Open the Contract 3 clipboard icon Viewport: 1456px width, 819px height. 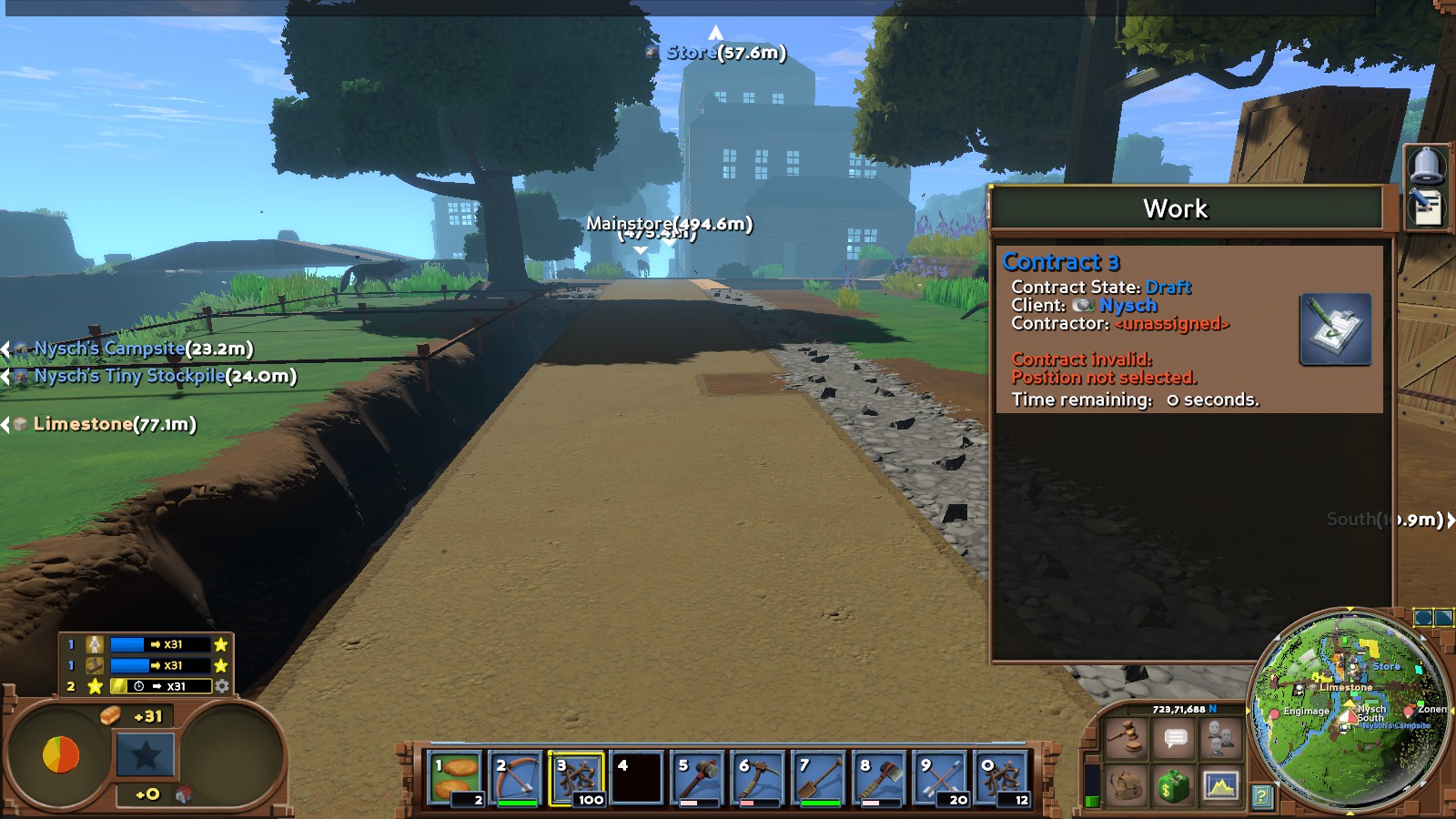pos(1335,329)
